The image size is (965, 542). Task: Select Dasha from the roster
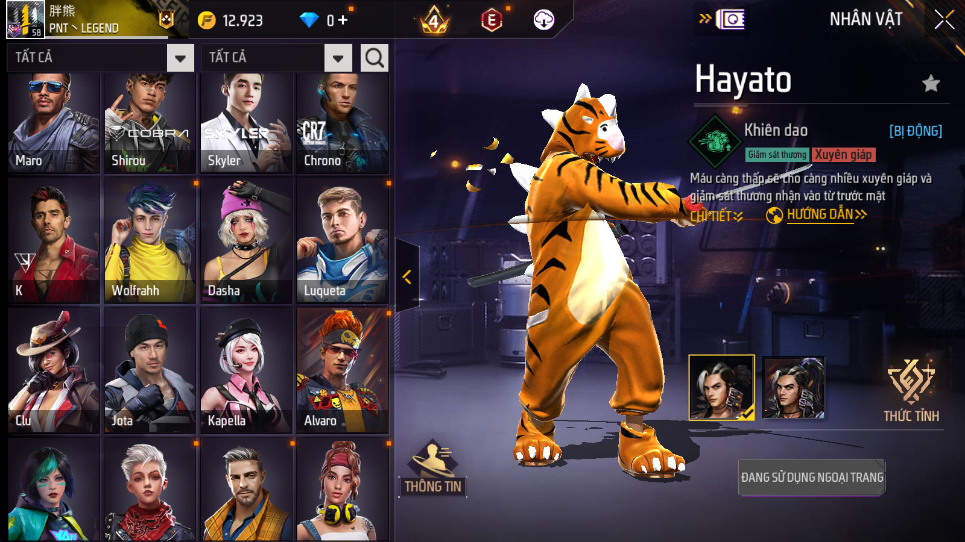pos(246,240)
